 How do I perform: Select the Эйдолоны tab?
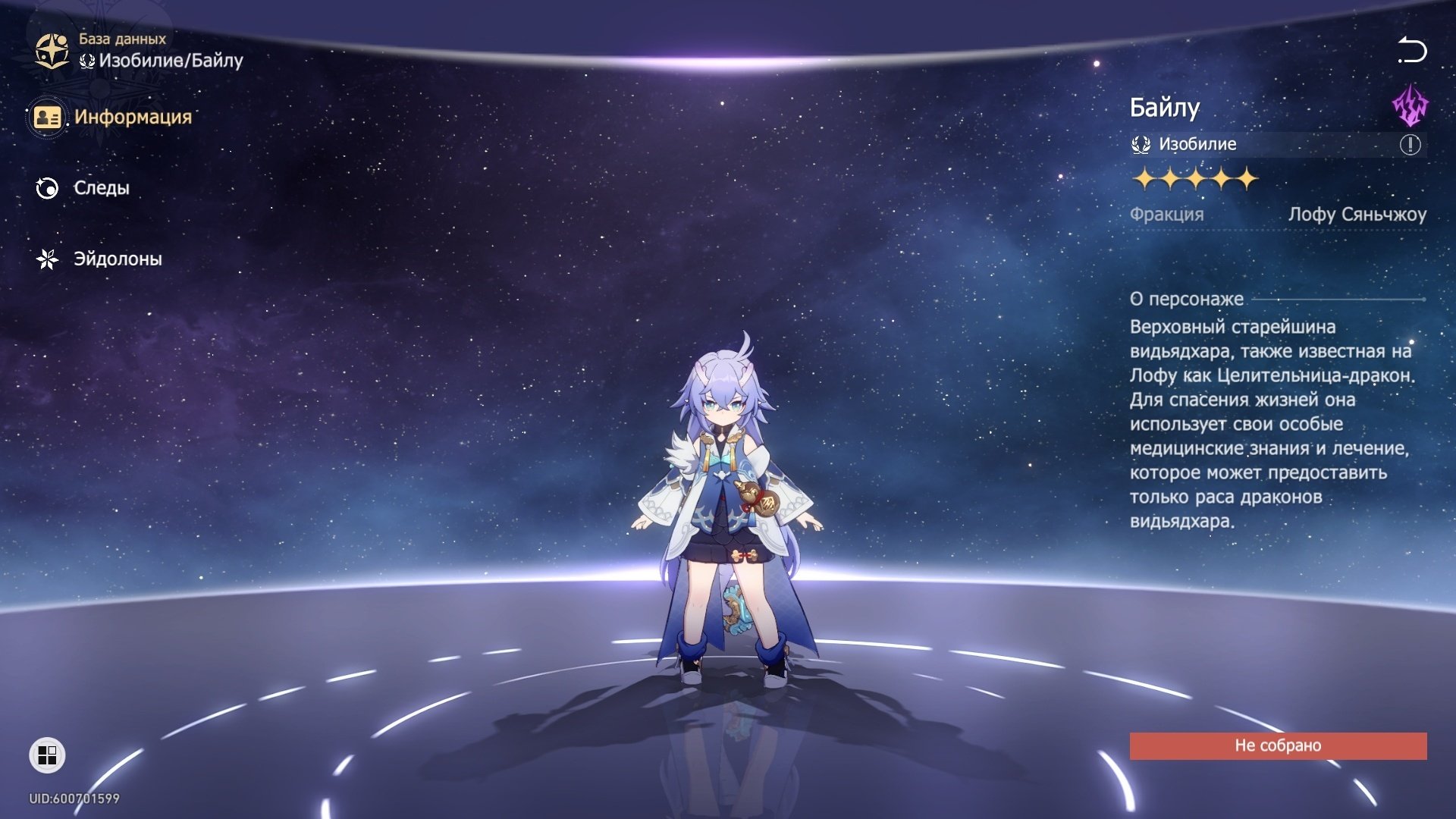tap(99, 259)
